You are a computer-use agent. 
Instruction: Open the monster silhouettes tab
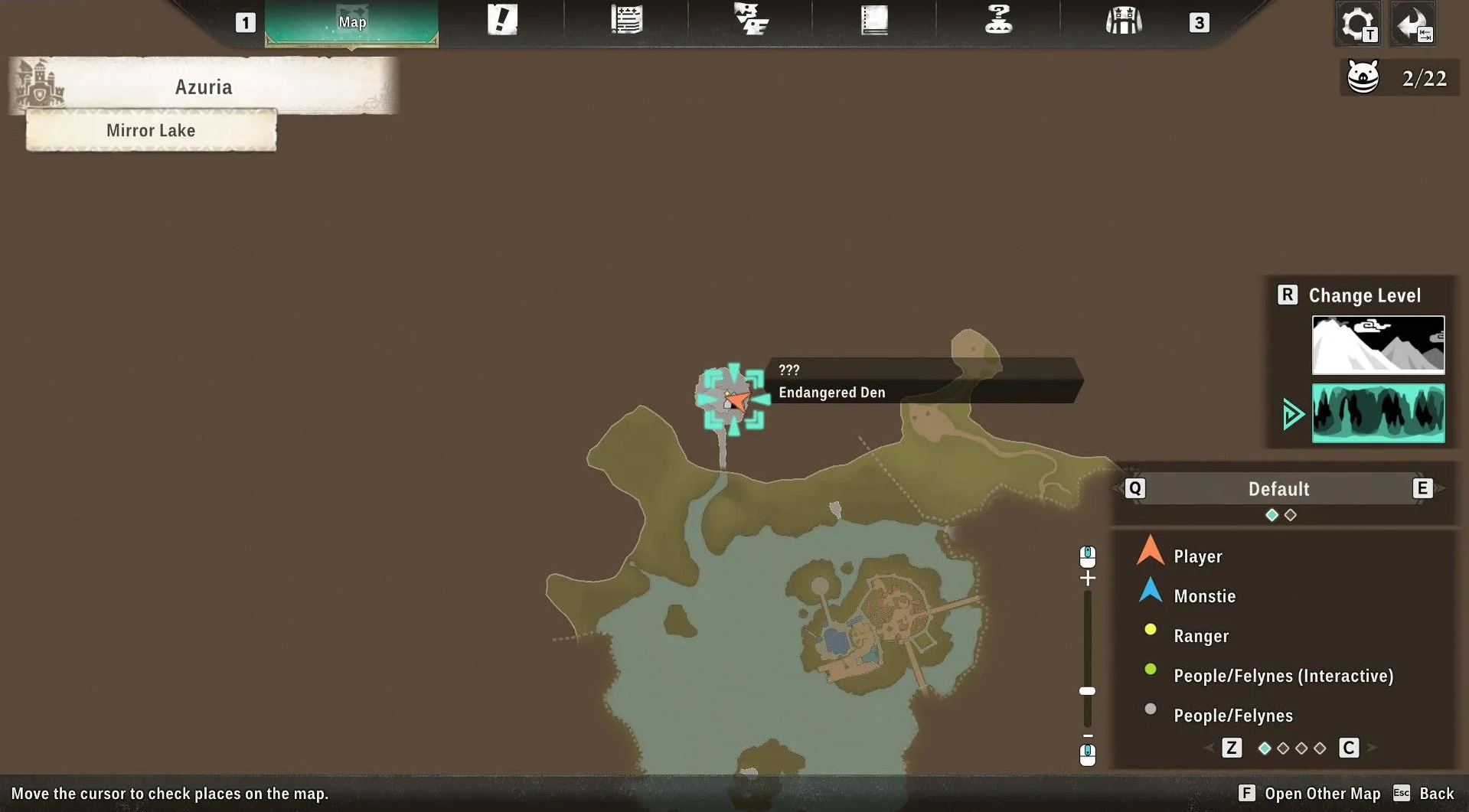pyautogui.click(x=750, y=20)
